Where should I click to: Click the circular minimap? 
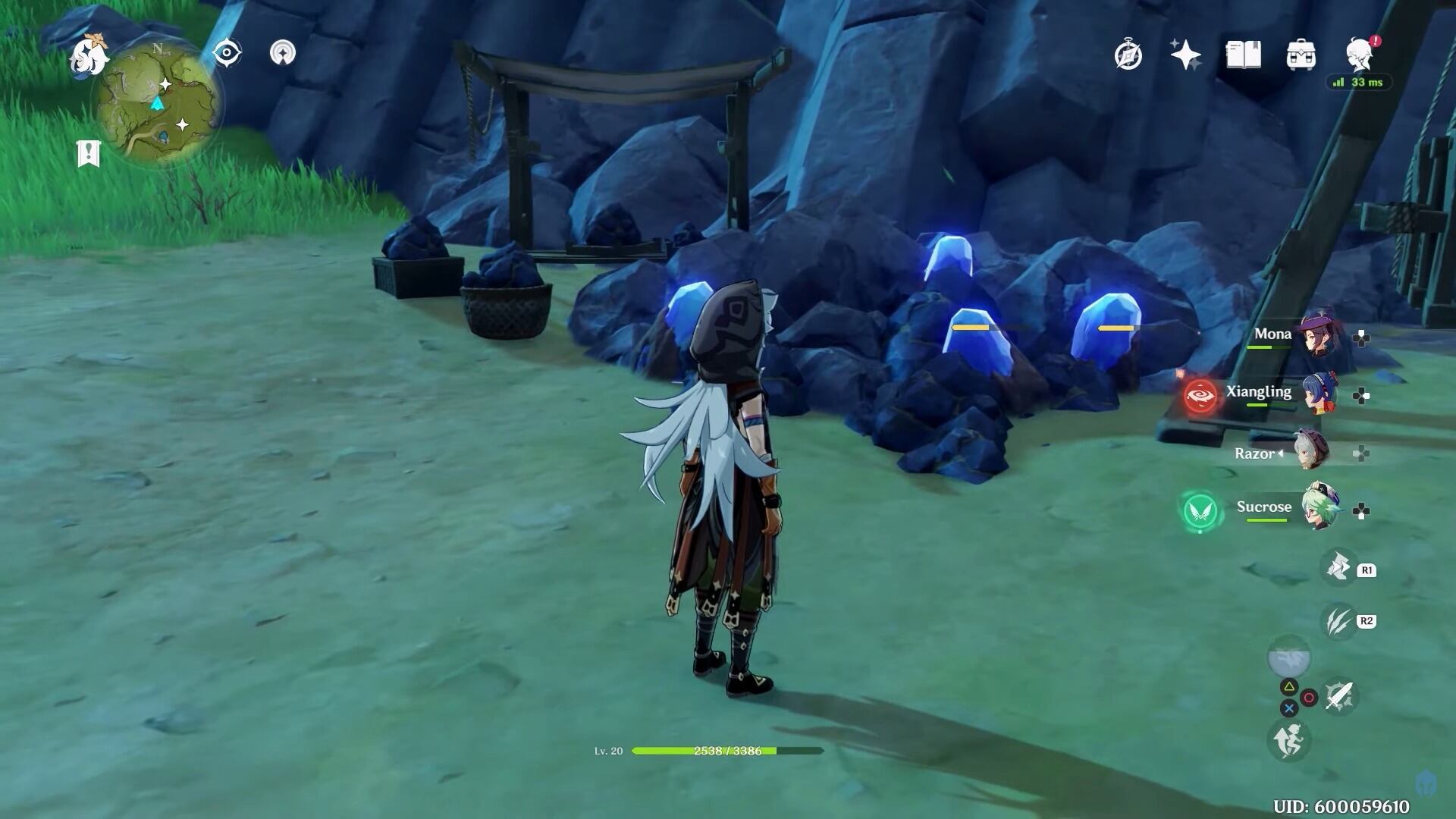(x=158, y=101)
